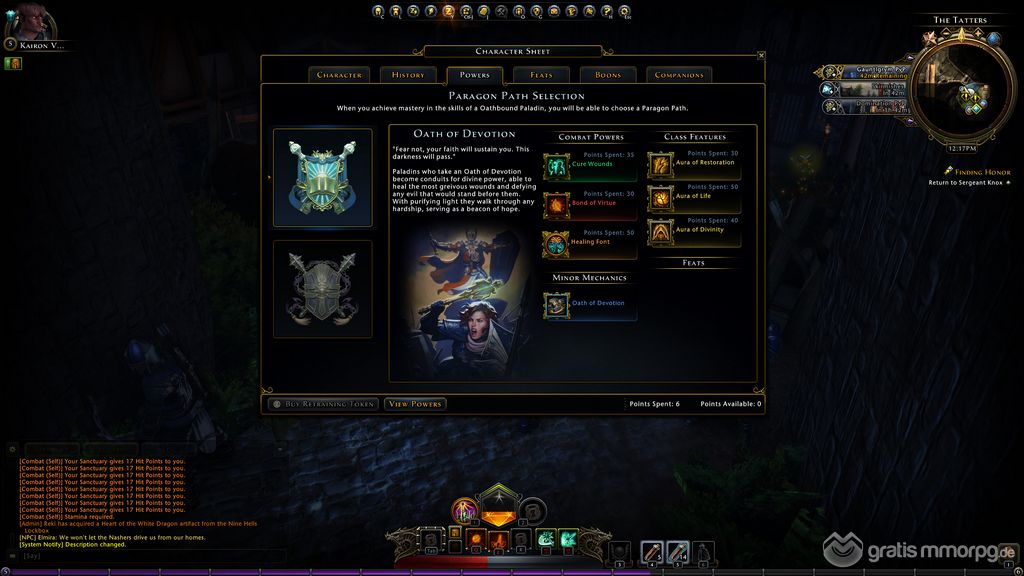Viewport: 1024px width, 576px height.
Task: Click the Cure Wounds power icon
Action: tap(556, 166)
